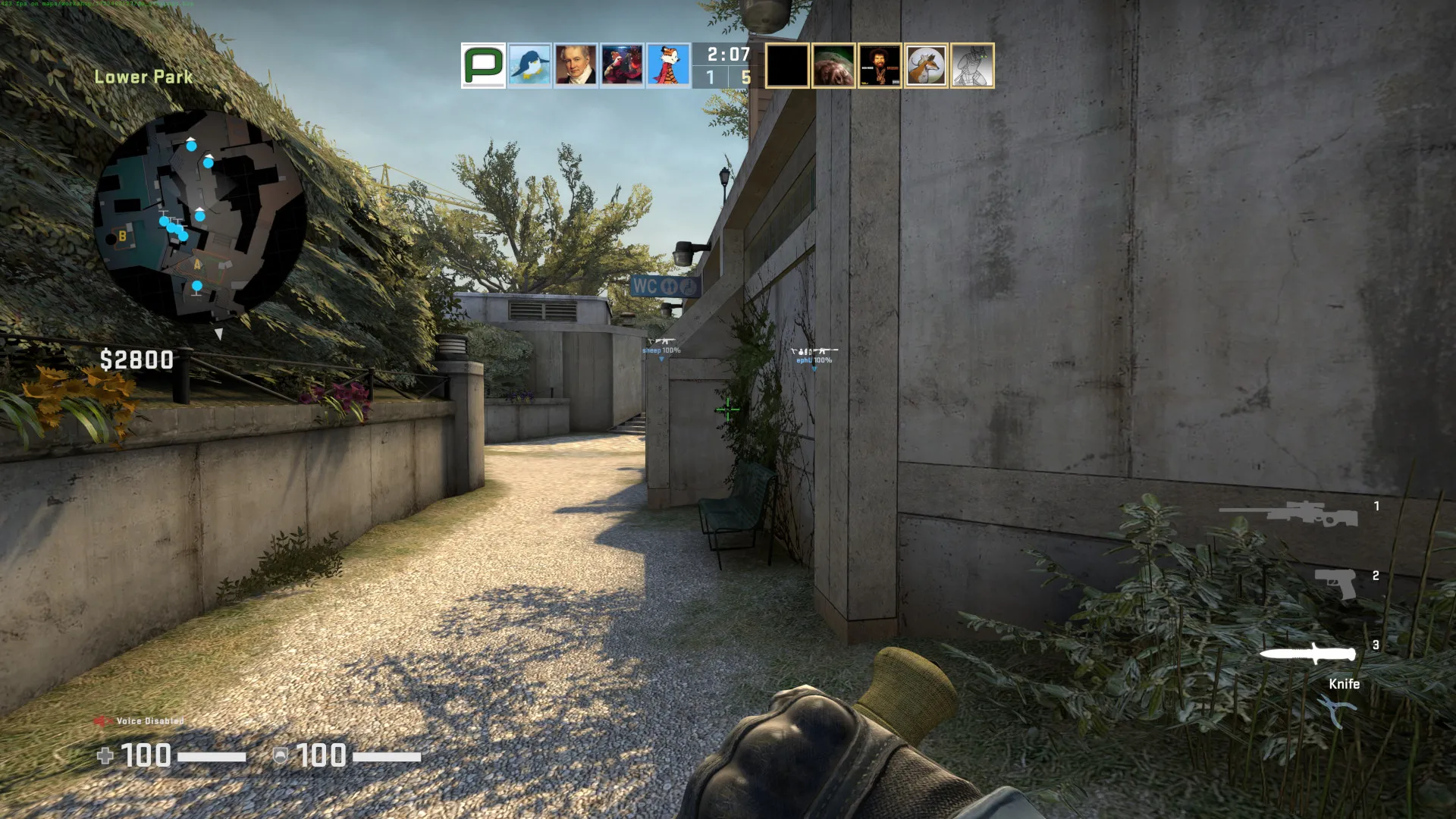This screenshot has width=1456, height=819.
Task: Select the green P logo player avatar
Action: (483, 65)
